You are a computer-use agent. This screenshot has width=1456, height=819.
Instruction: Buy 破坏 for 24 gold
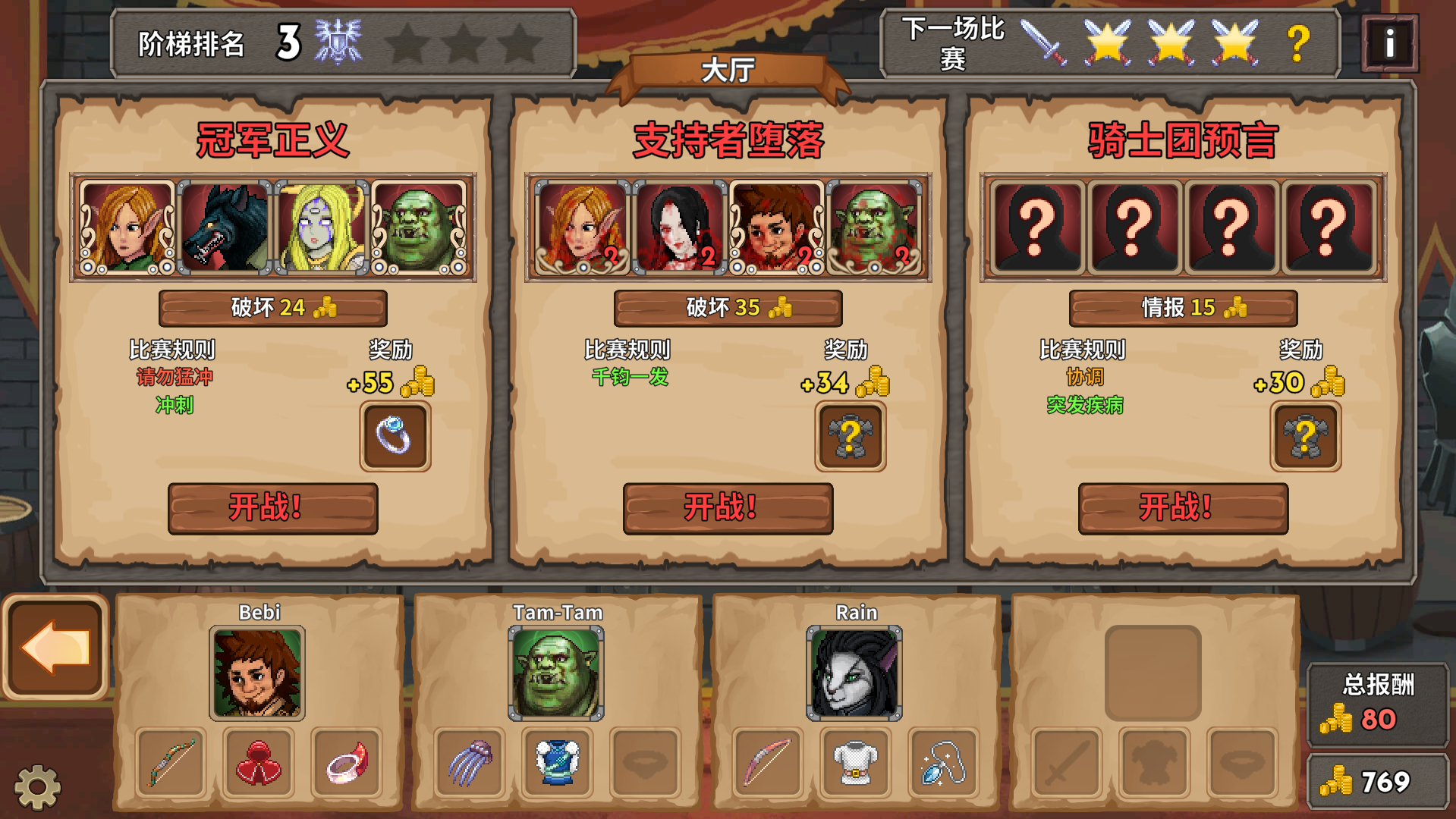[x=272, y=308]
